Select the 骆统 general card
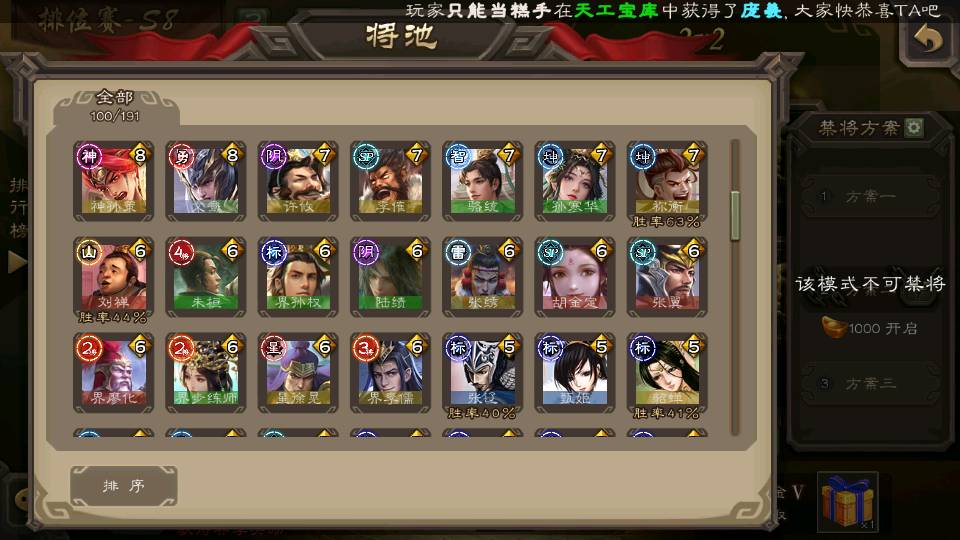This screenshot has height=540, width=960. point(482,180)
